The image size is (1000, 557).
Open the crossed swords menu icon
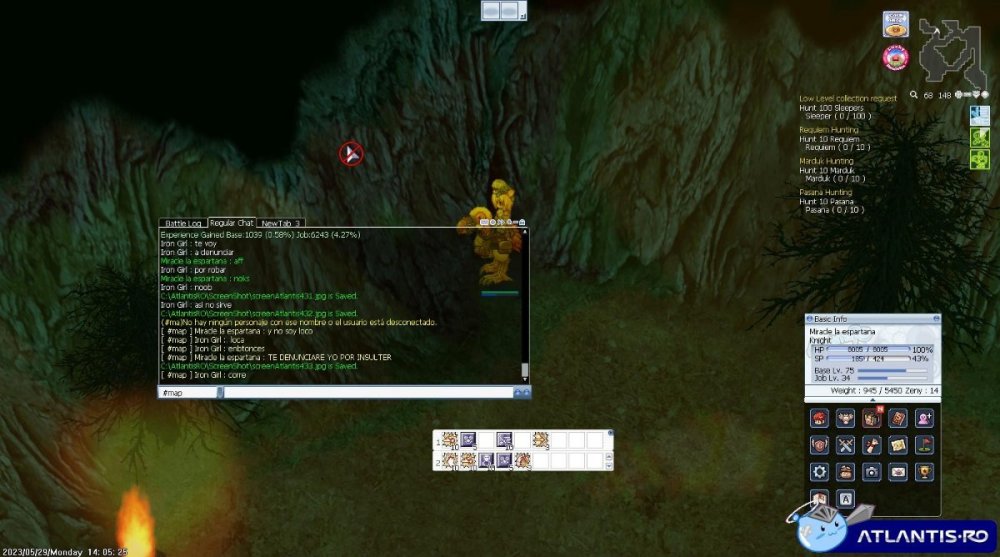pos(846,445)
